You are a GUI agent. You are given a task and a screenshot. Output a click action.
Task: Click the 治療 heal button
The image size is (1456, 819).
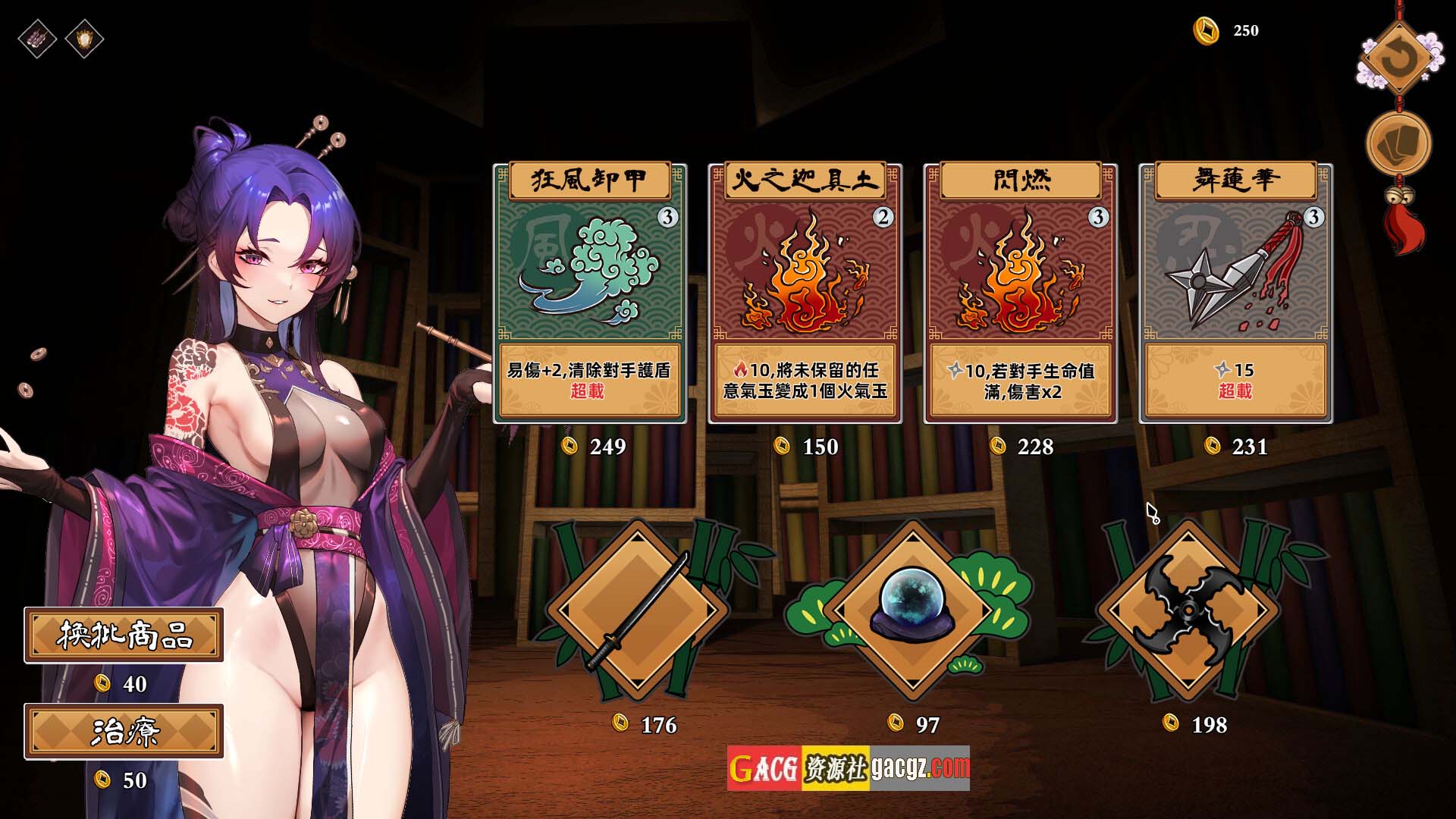pos(124,731)
